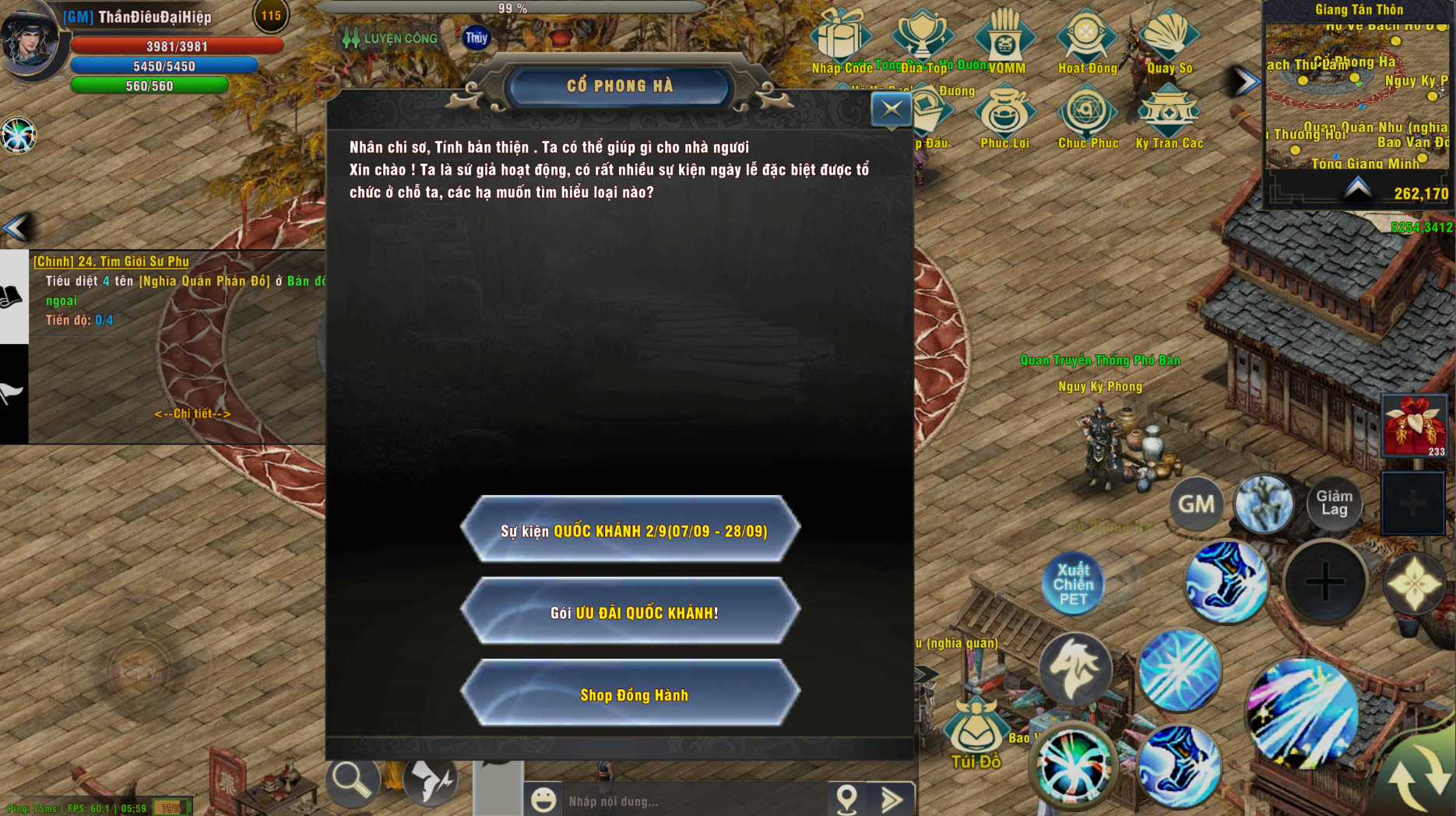This screenshot has height=816, width=1456.
Task: Open the Hoạt Động activities icon
Action: click(1087, 37)
